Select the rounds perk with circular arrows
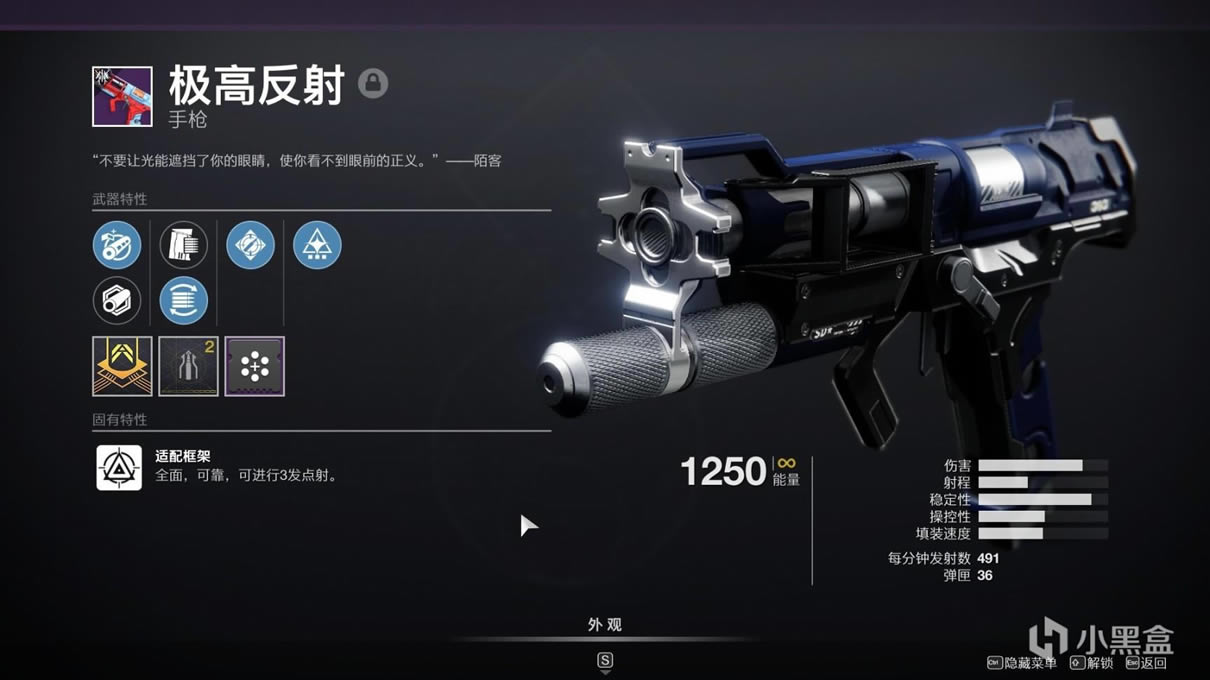1210x680 pixels. click(x=184, y=301)
